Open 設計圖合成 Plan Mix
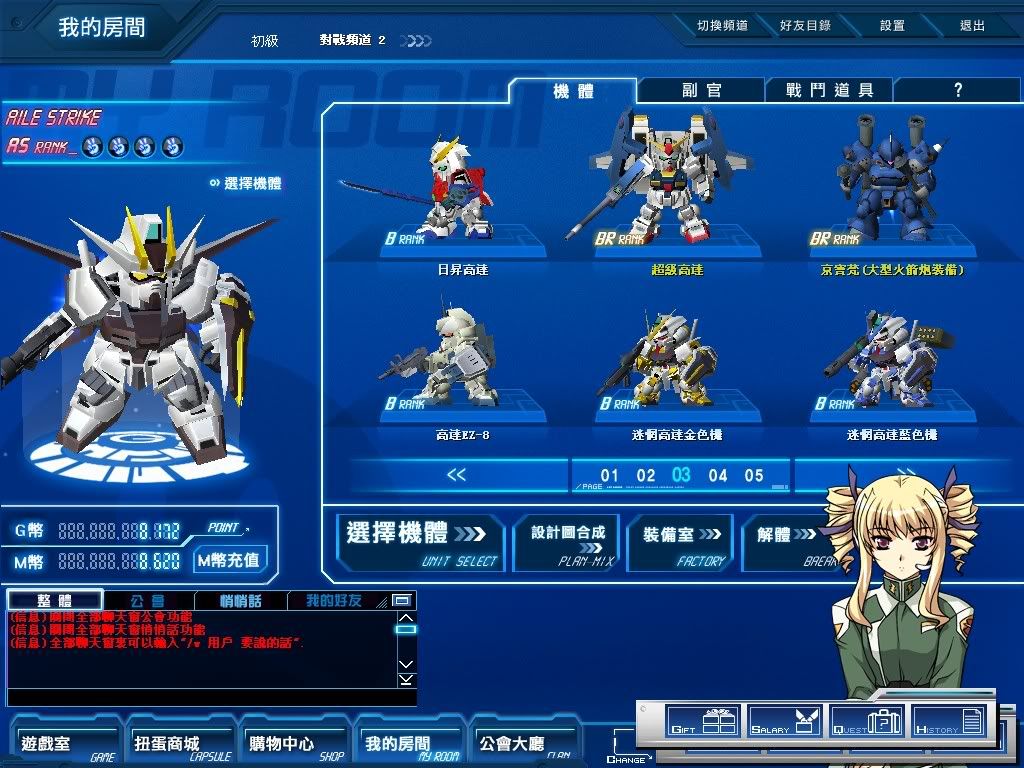Screen dimensions: 1024x768 pyautogui.click(x=567, y=542)
